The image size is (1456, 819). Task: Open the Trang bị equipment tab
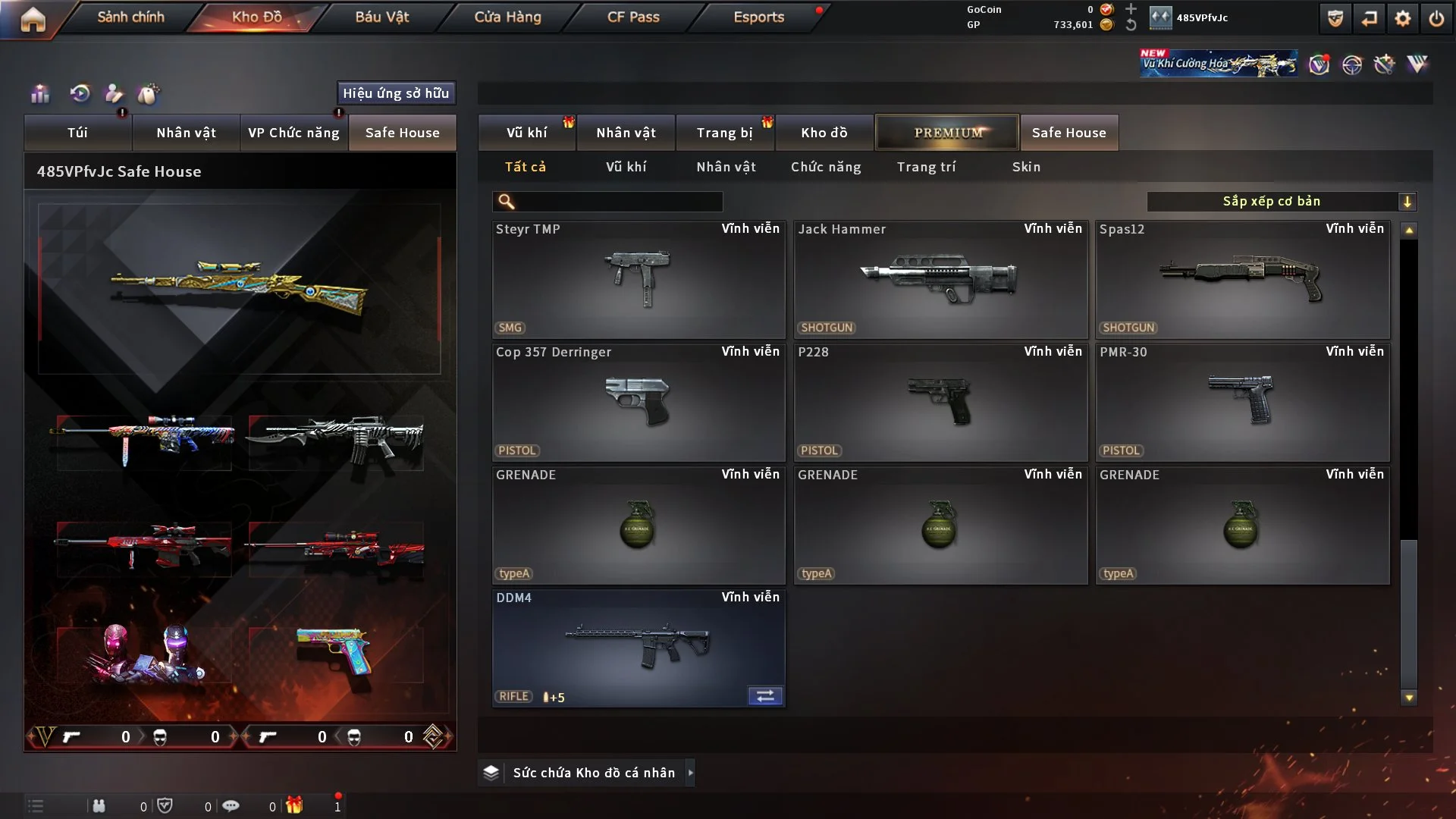(724, 133)
